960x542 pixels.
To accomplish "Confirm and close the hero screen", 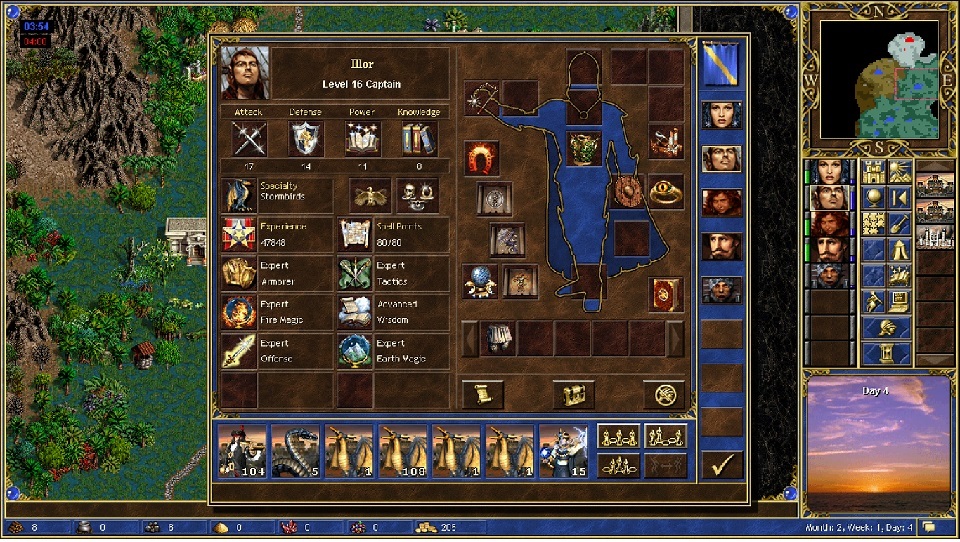I will tap(721, 464).
